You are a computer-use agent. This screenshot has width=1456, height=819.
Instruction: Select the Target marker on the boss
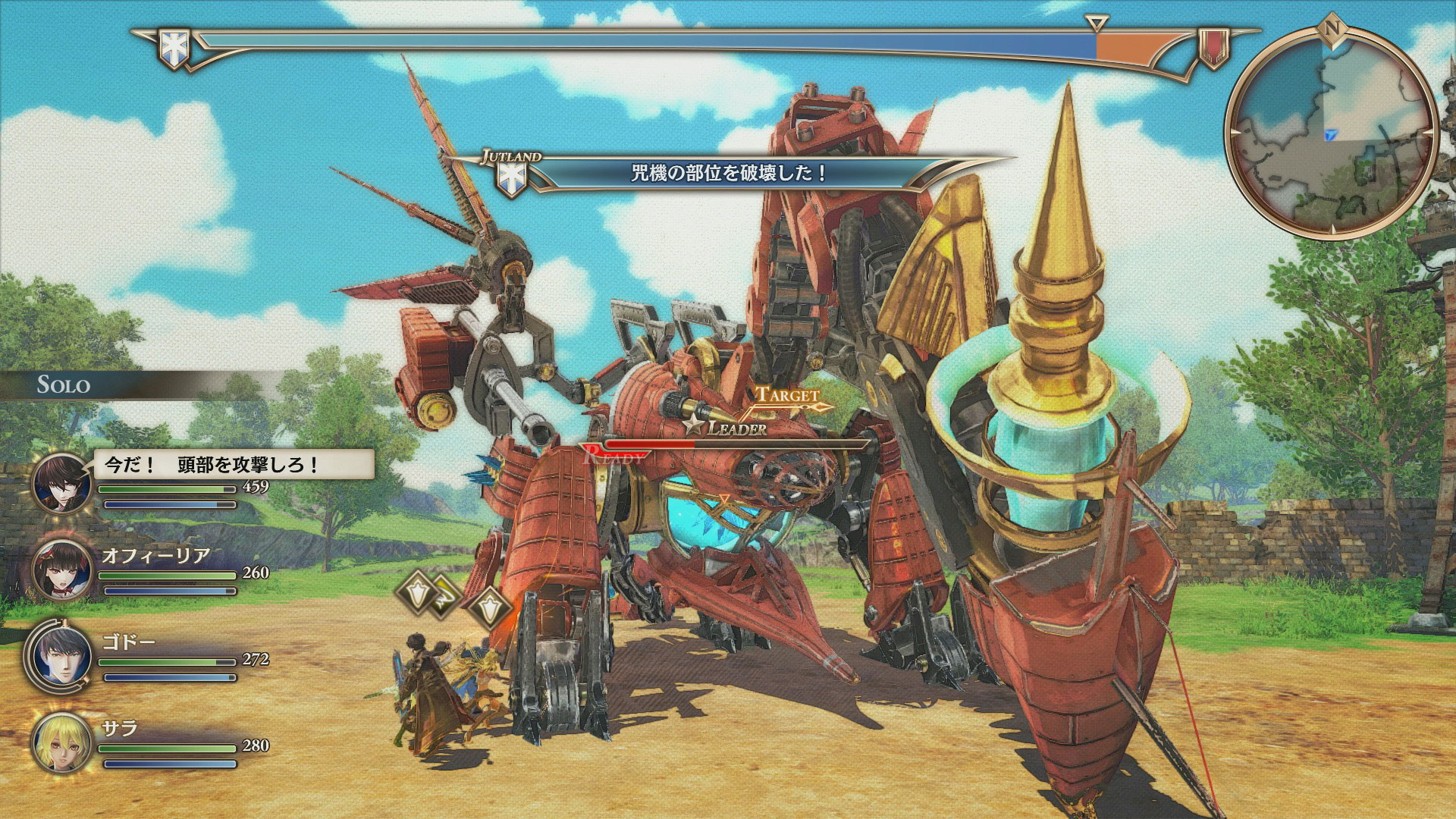pos(789,397)
